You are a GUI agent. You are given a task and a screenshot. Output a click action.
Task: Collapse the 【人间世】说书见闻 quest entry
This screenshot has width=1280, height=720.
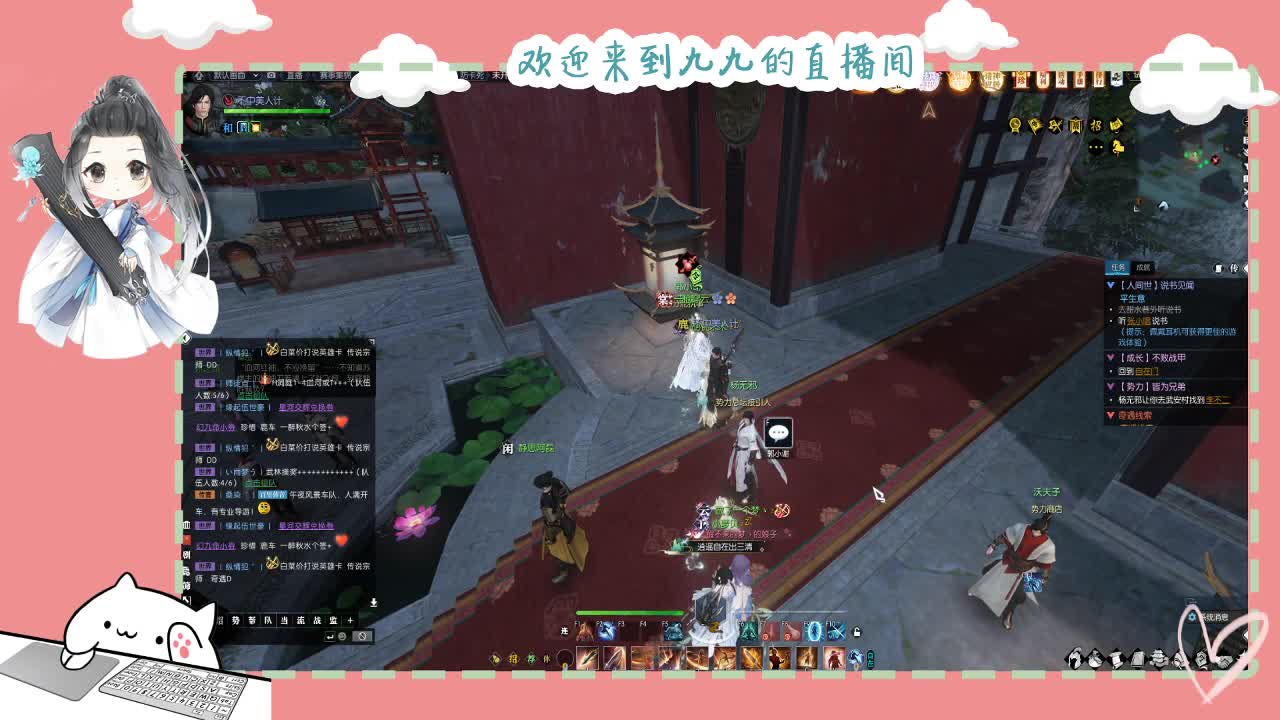pos(1110,286)
